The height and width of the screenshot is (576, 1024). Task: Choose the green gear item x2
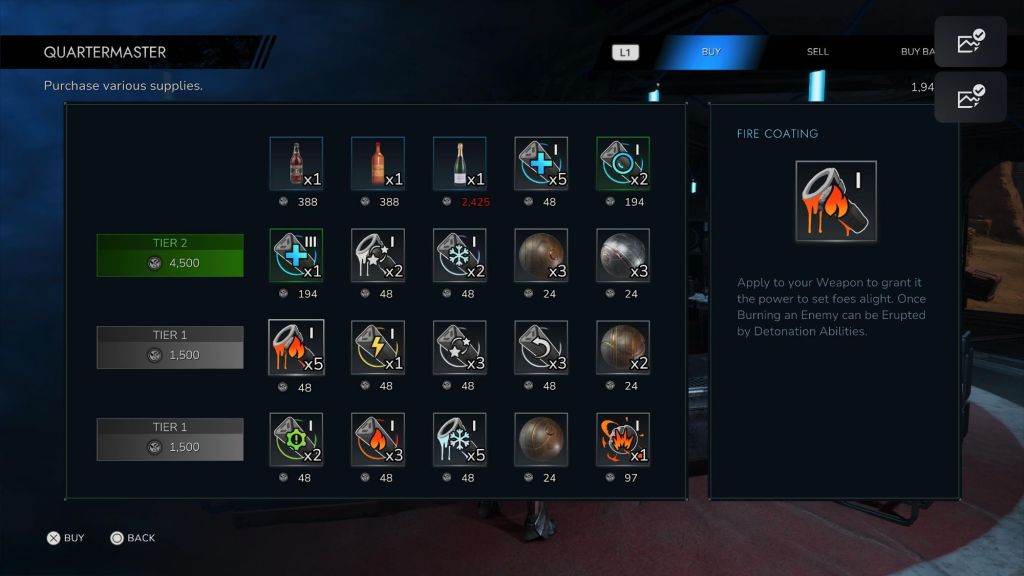point(296,440)
